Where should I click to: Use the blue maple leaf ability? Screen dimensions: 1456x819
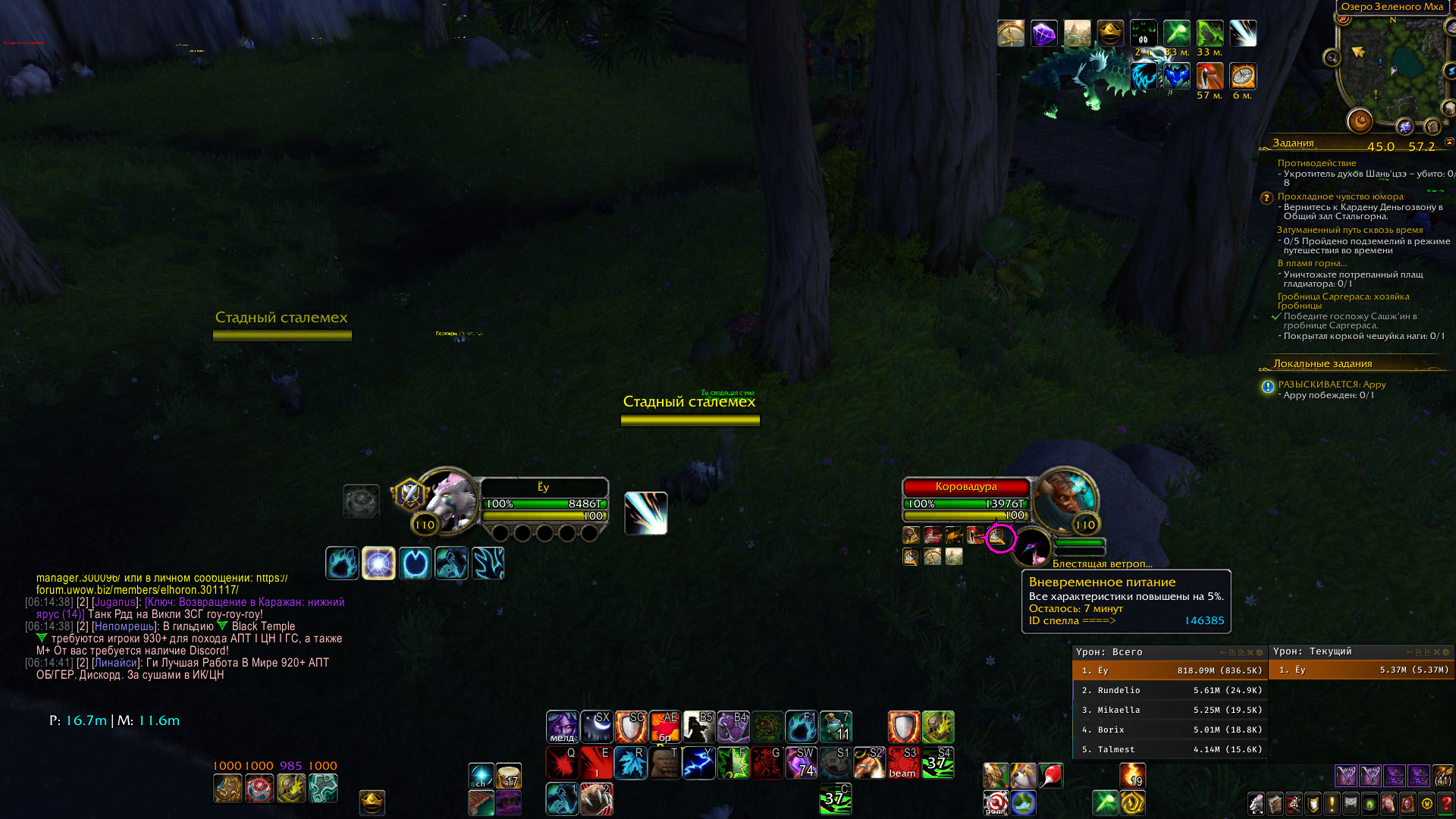[629, 763]
